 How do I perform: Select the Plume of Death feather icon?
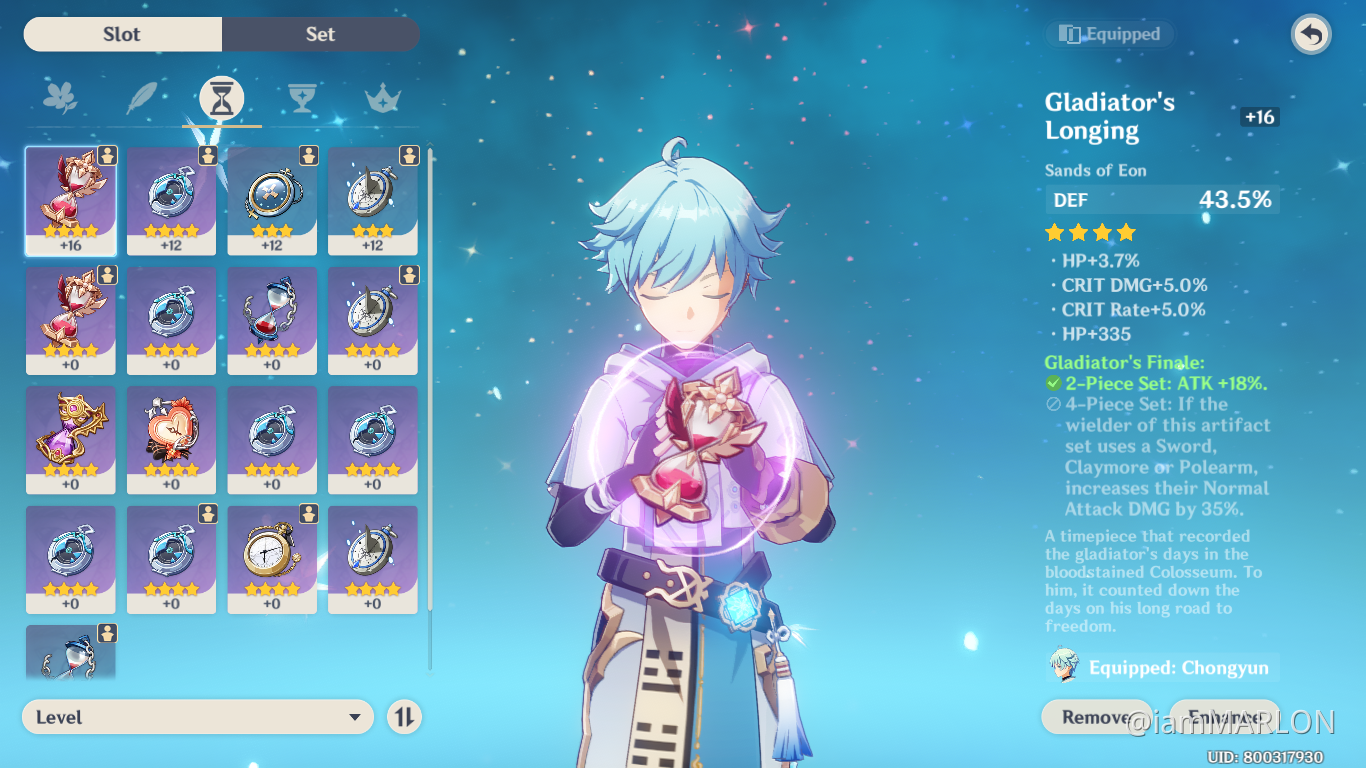(140, 97)
